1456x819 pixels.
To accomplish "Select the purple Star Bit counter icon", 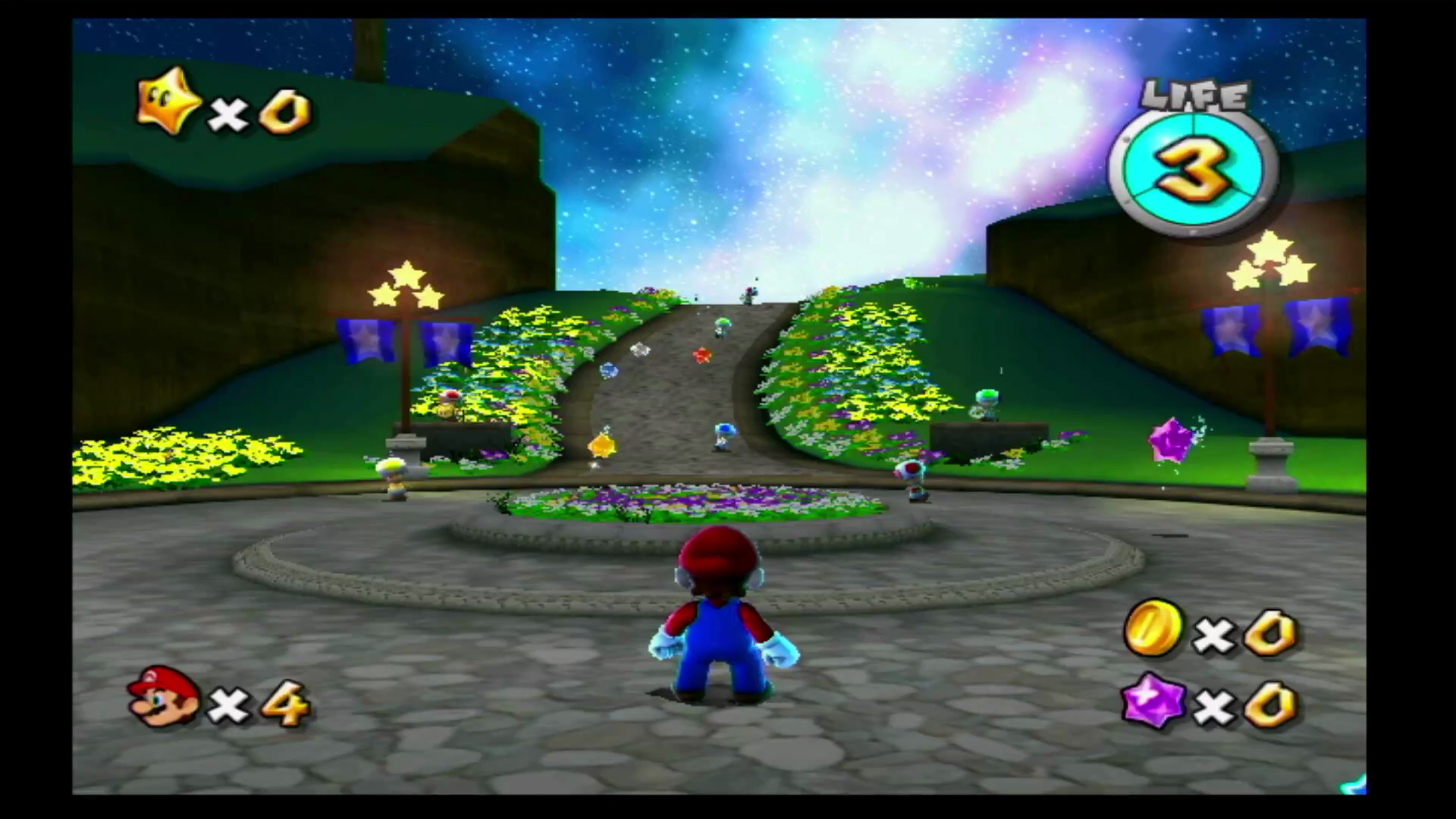I will tap(1153, 701).
